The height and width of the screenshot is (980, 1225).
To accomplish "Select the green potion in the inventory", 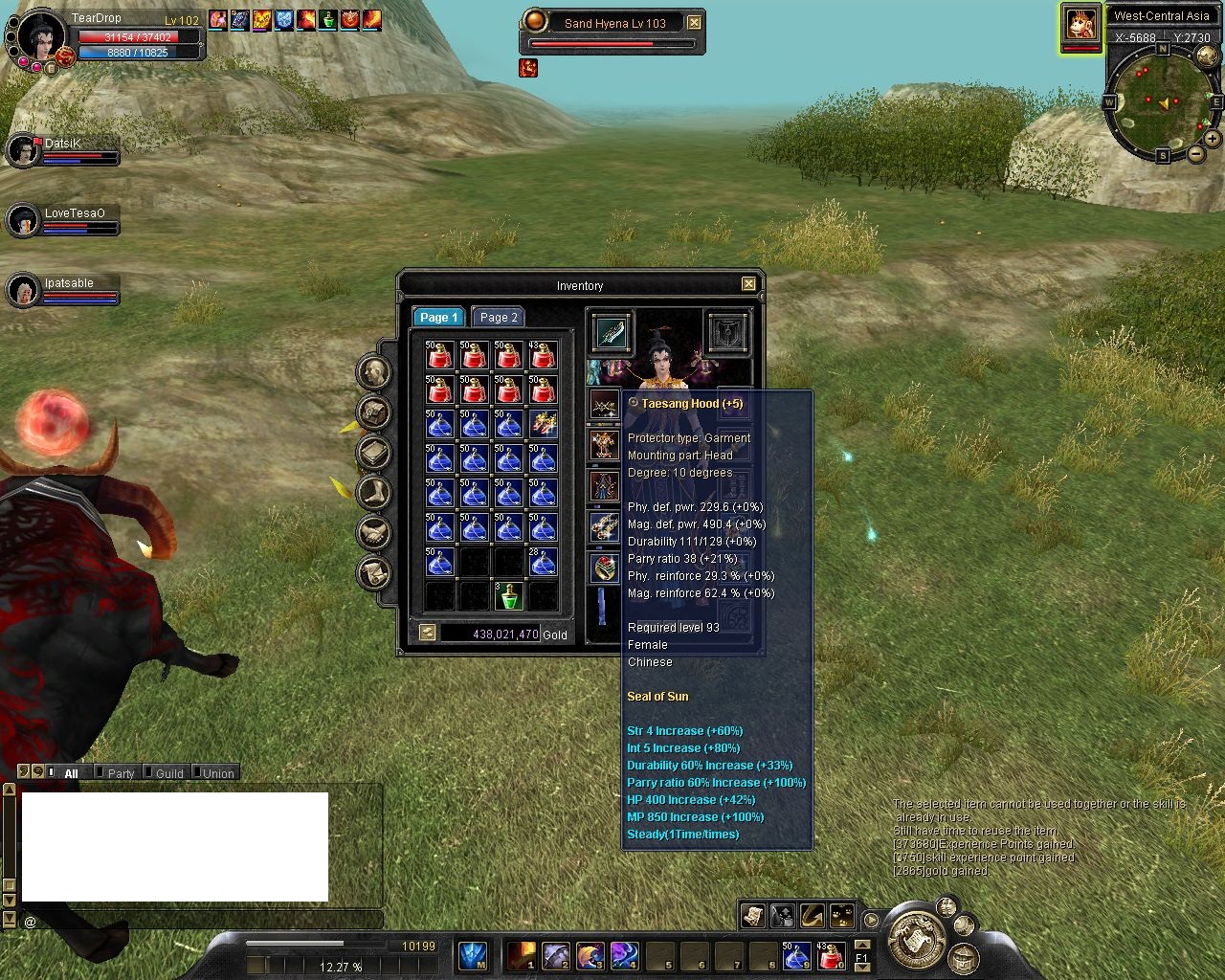I will pos(508,595).
